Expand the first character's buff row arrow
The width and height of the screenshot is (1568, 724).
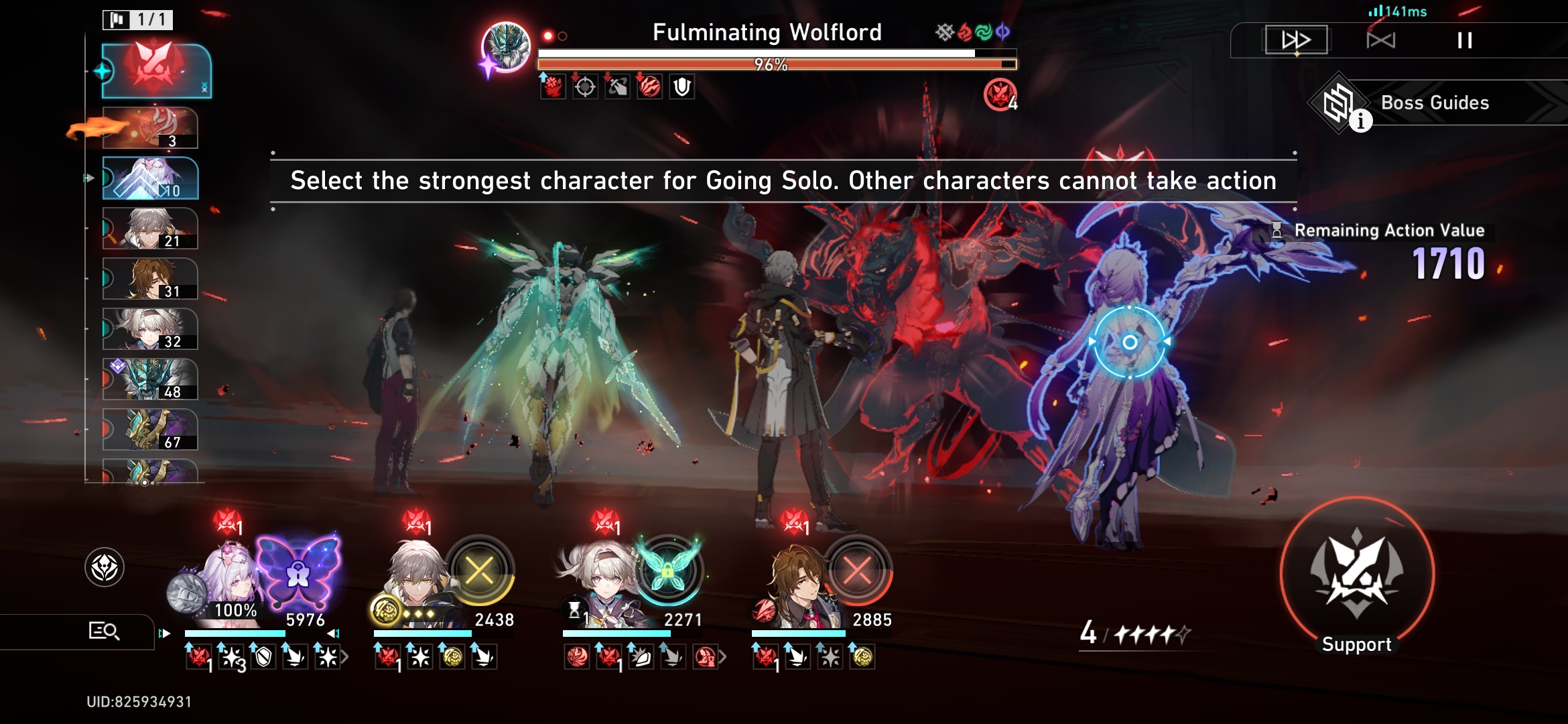[346, 658]
